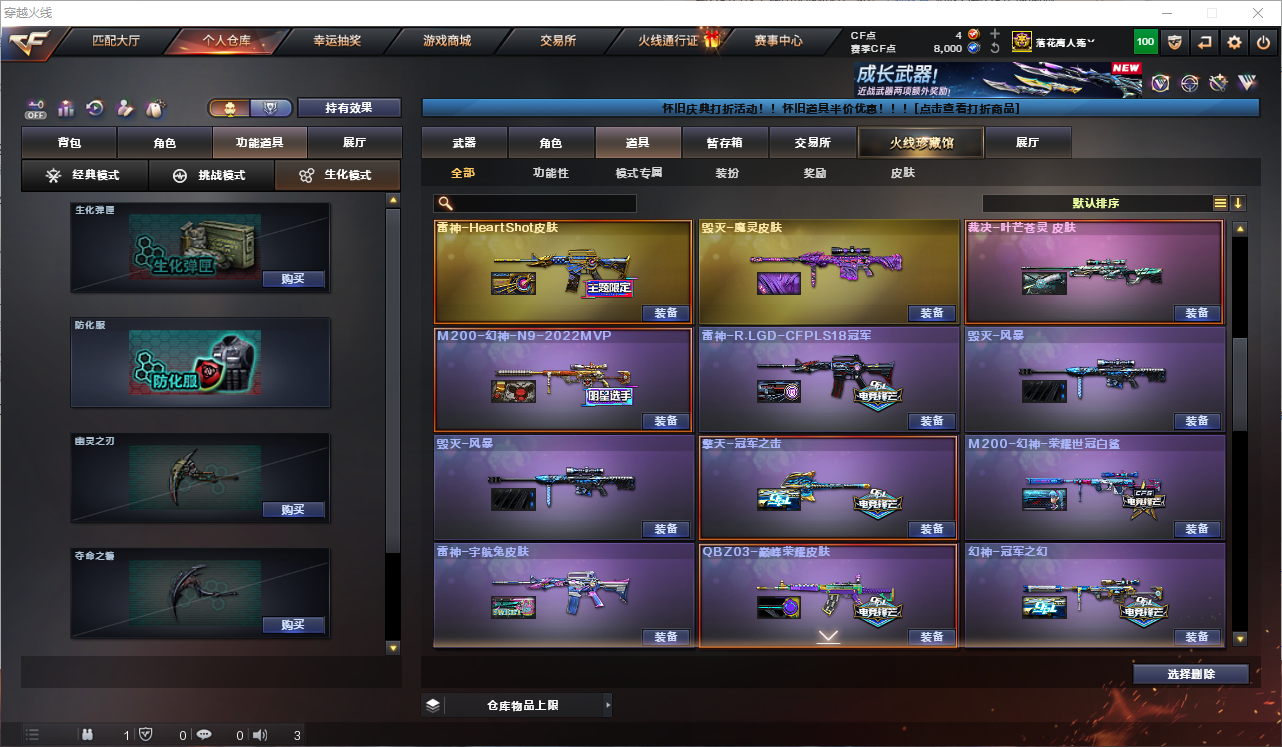Switch to the 经典模式 classic mode tab

pos(84,175)
